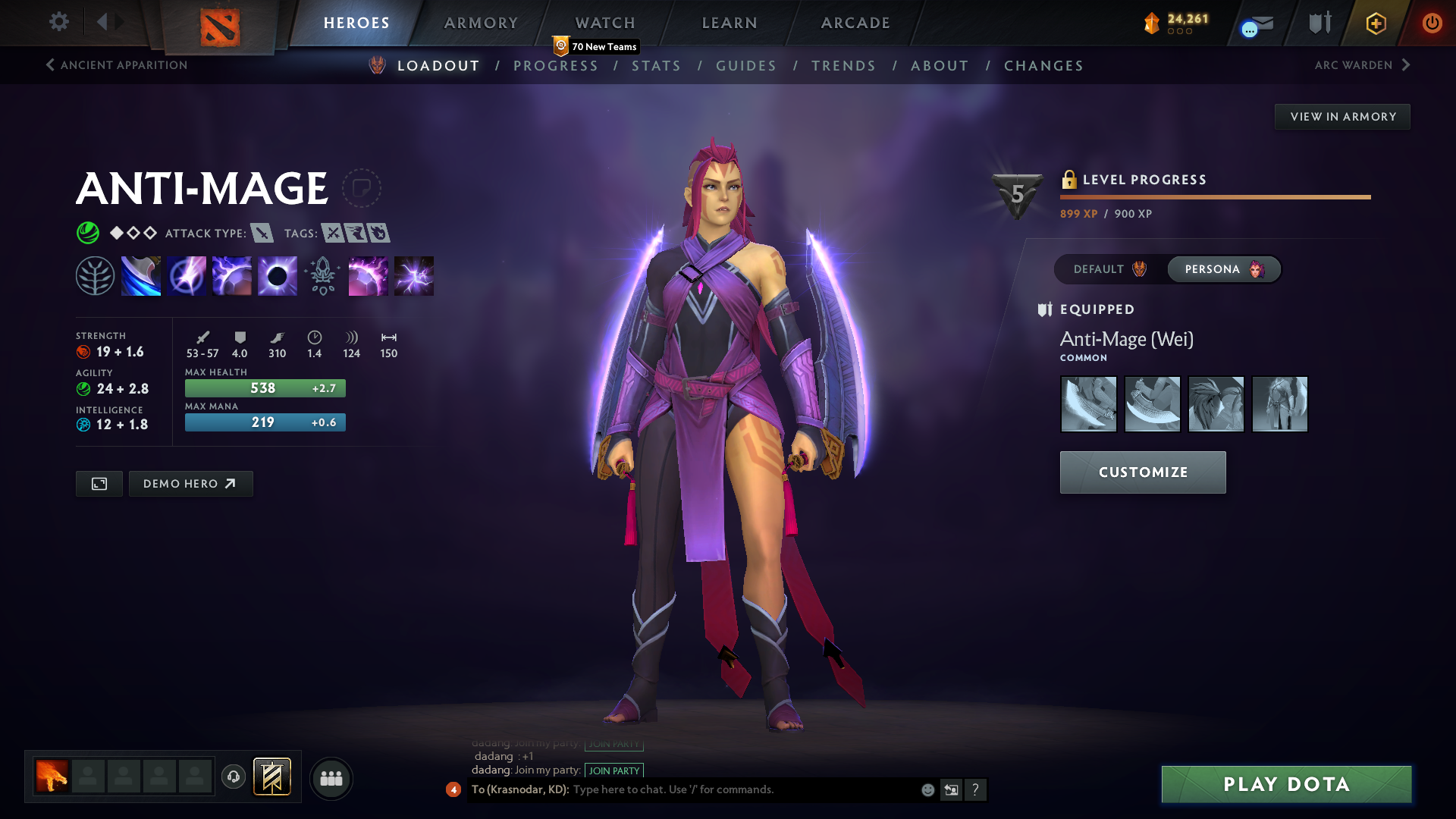Image resolution: width=1456 pixels, height=819 pixels.
Task: Click the Level Progress XP bar
Action: tap(1213, 196)
